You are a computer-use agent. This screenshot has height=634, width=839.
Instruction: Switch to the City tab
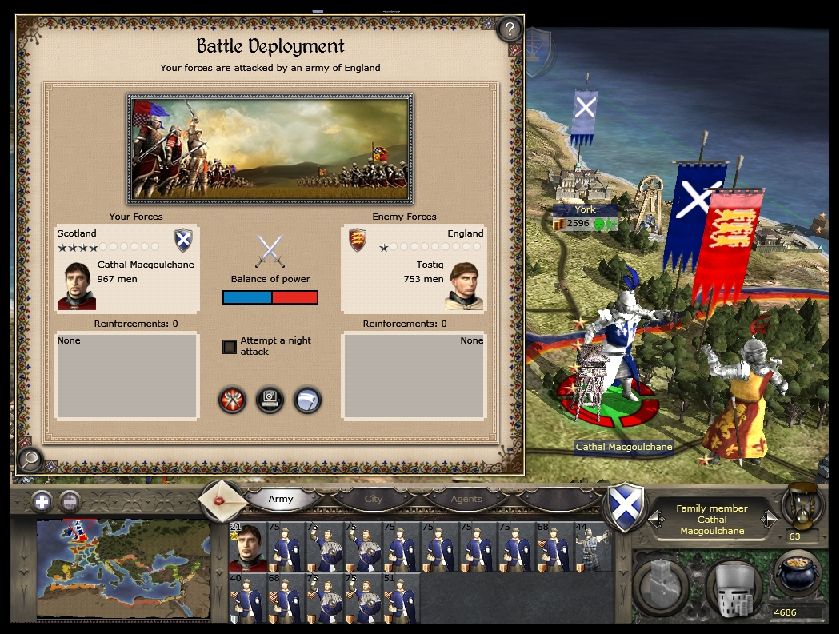tap(373, 498)
